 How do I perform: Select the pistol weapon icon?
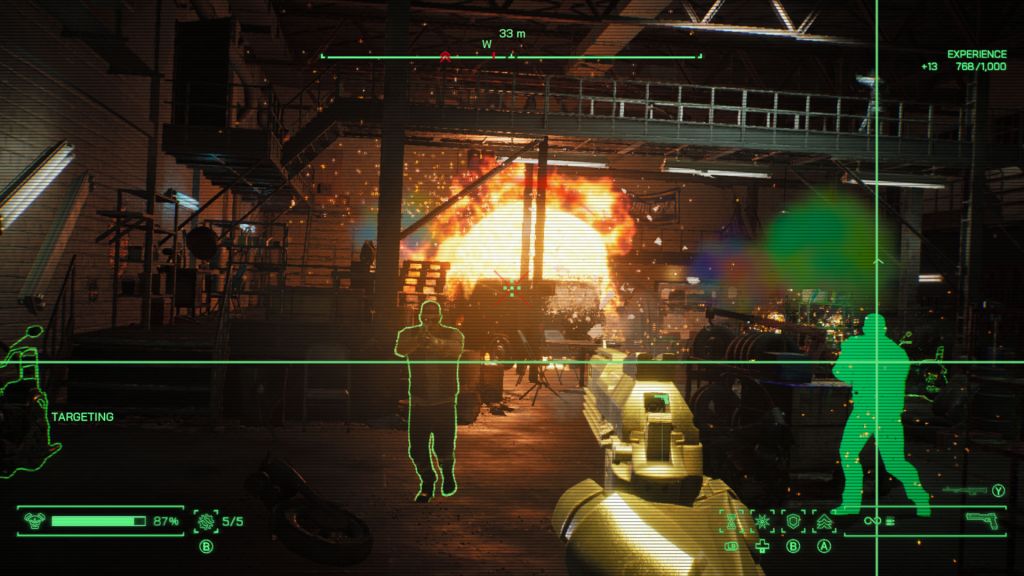(983, 521)
